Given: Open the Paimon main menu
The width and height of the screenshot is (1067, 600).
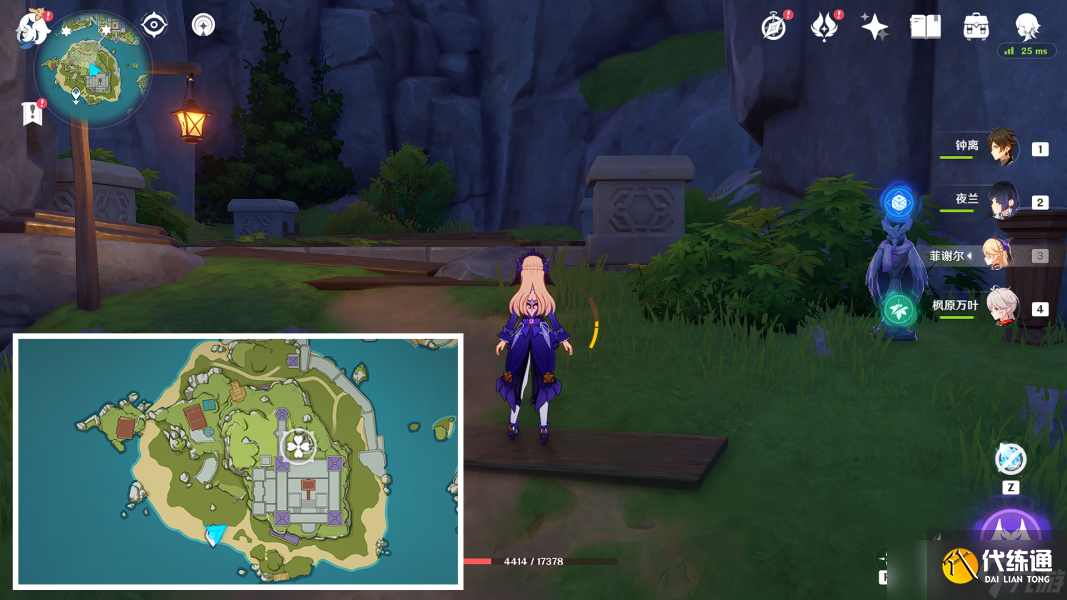Looking at the screenshot, I should tap(32, 27).
